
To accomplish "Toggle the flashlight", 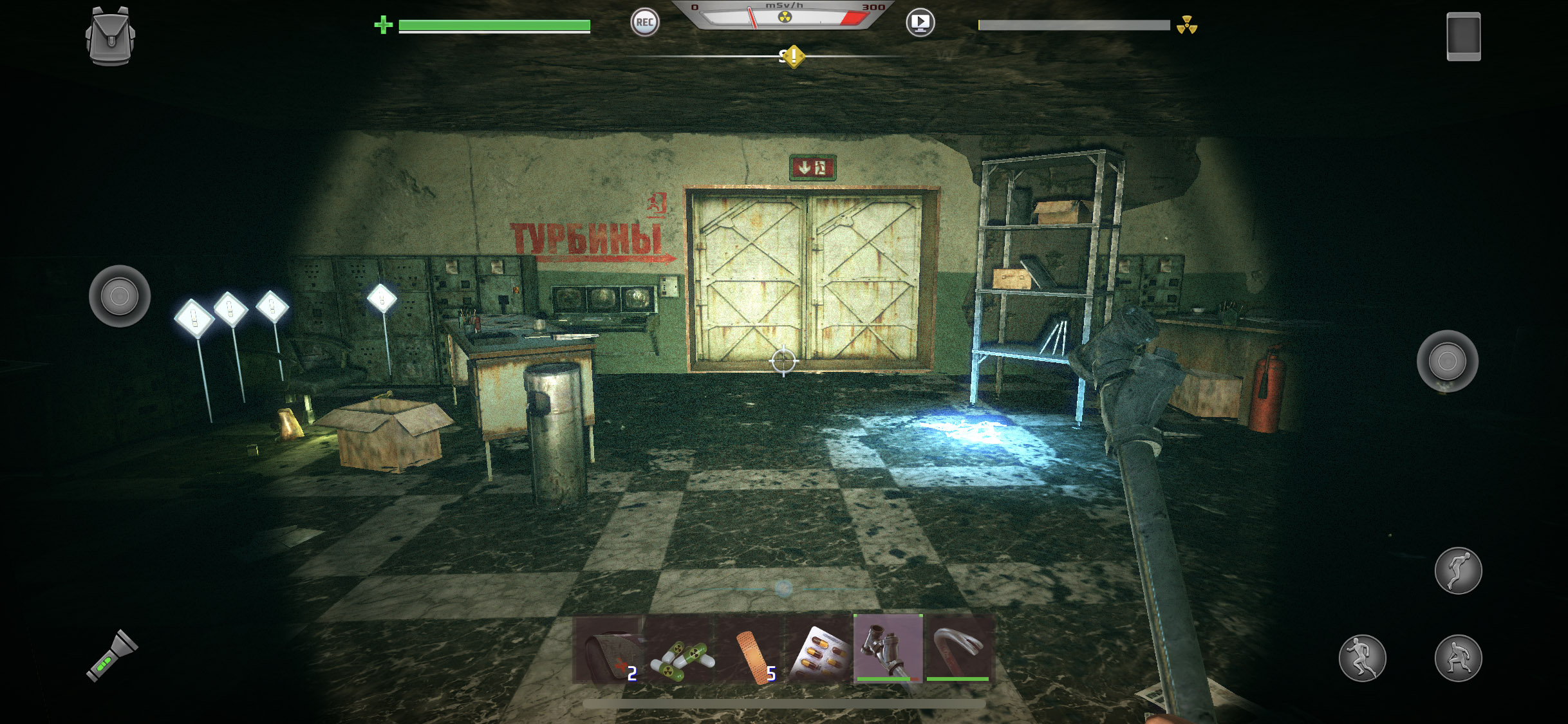I will (112, 656).
